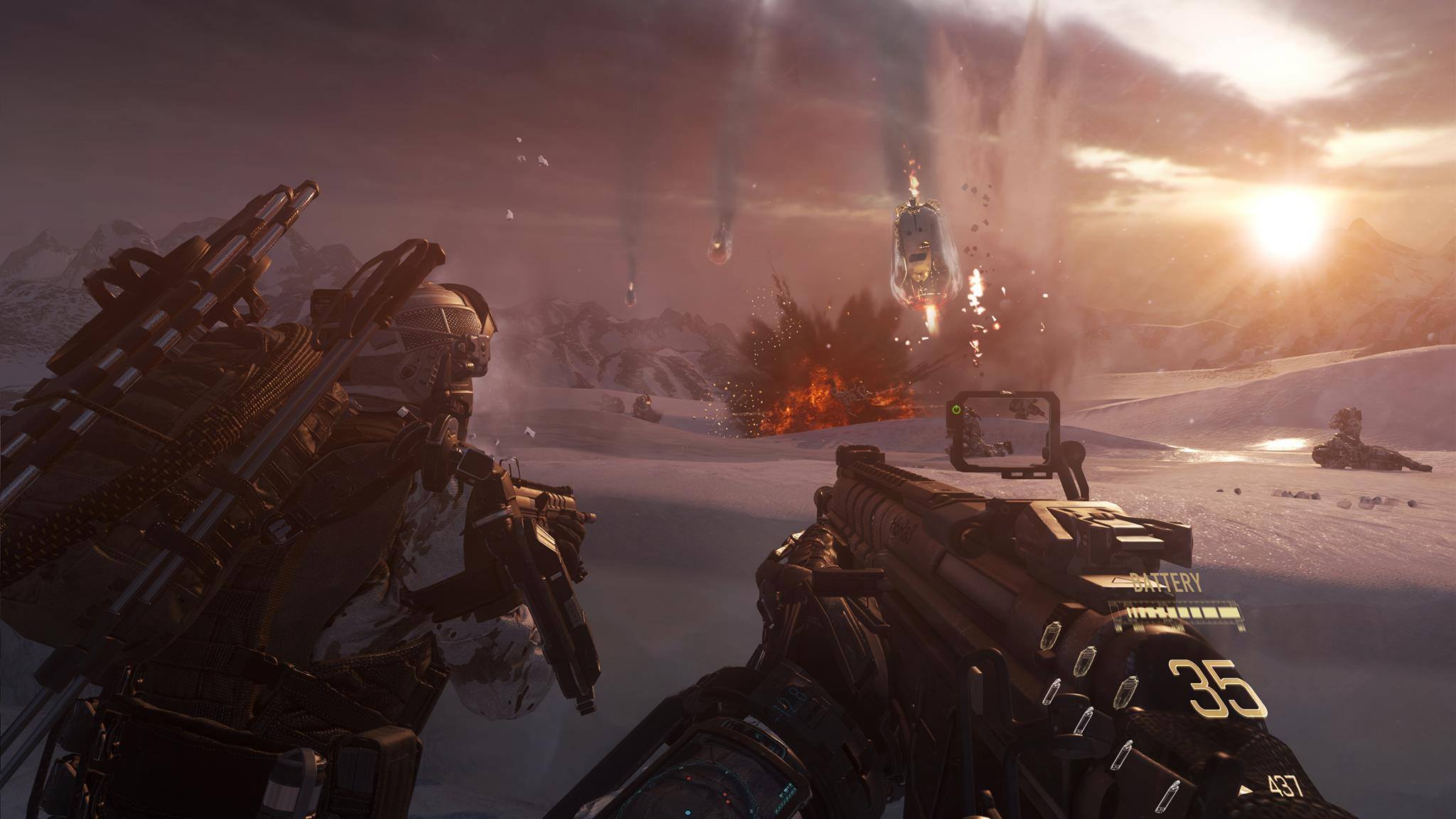This screenshot has width=1456, height=819.
Task: Click the blue player marker on the wrist display
Action: tap(687, 813)
